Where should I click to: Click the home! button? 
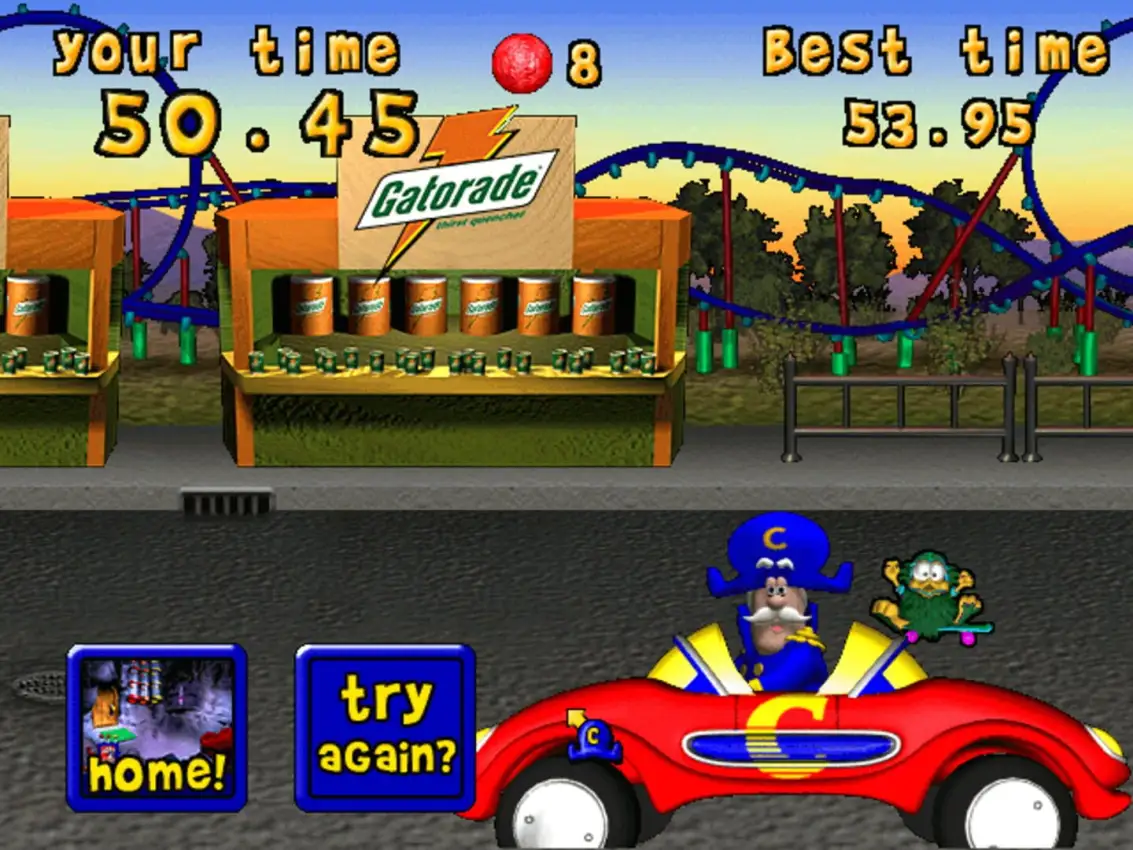coord(157,727)
